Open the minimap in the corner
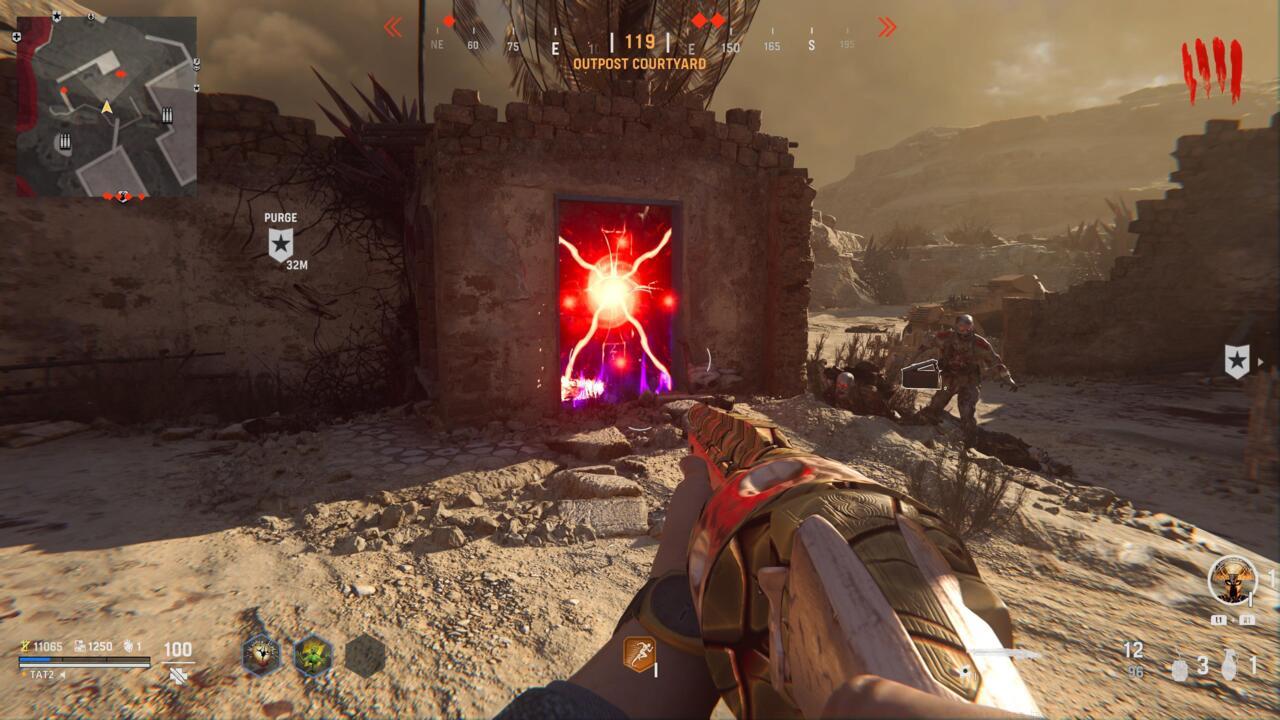1280x720 pixels. tap(106, 106)
